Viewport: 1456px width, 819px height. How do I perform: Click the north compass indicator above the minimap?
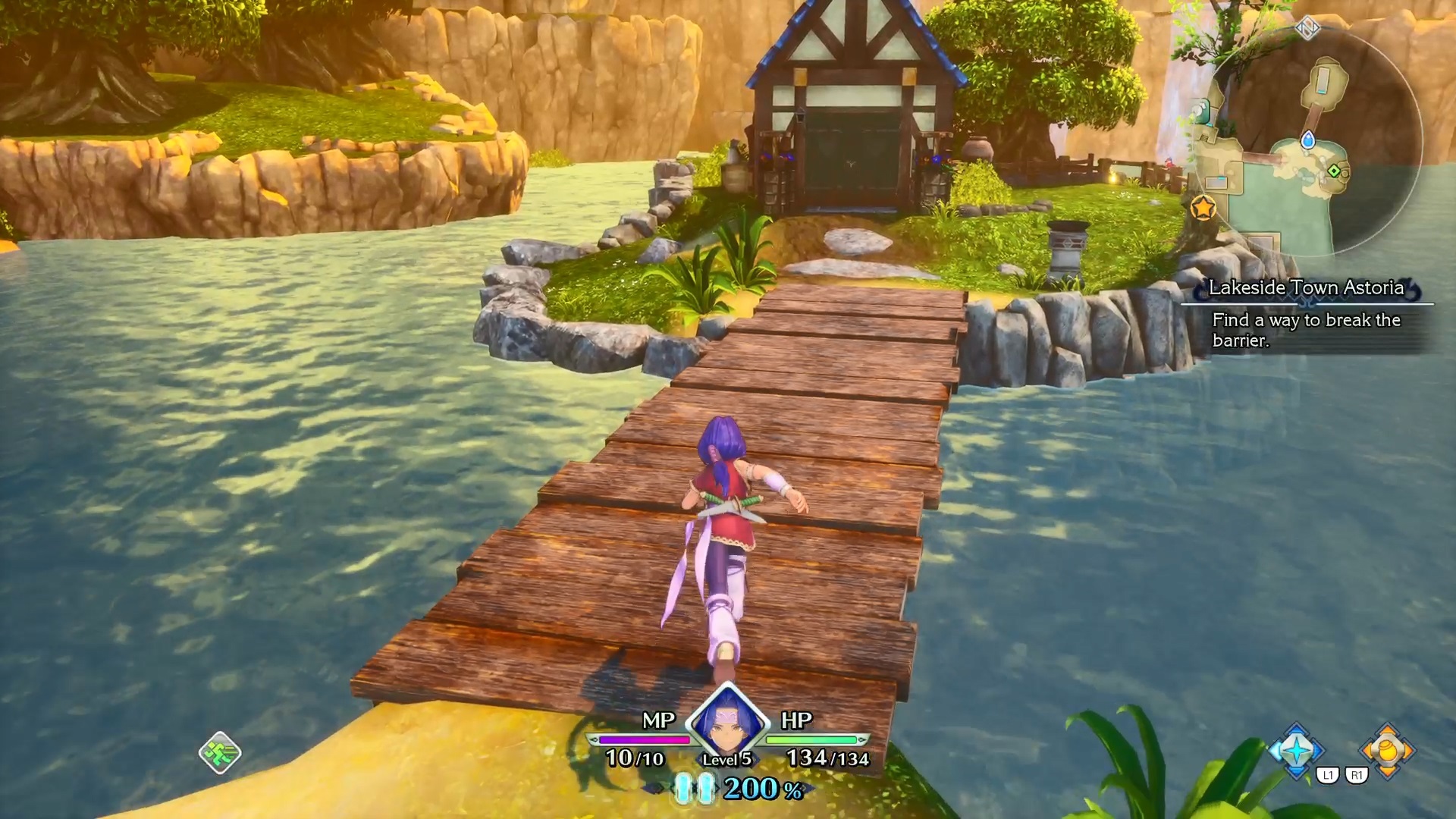pos(1307,29)
